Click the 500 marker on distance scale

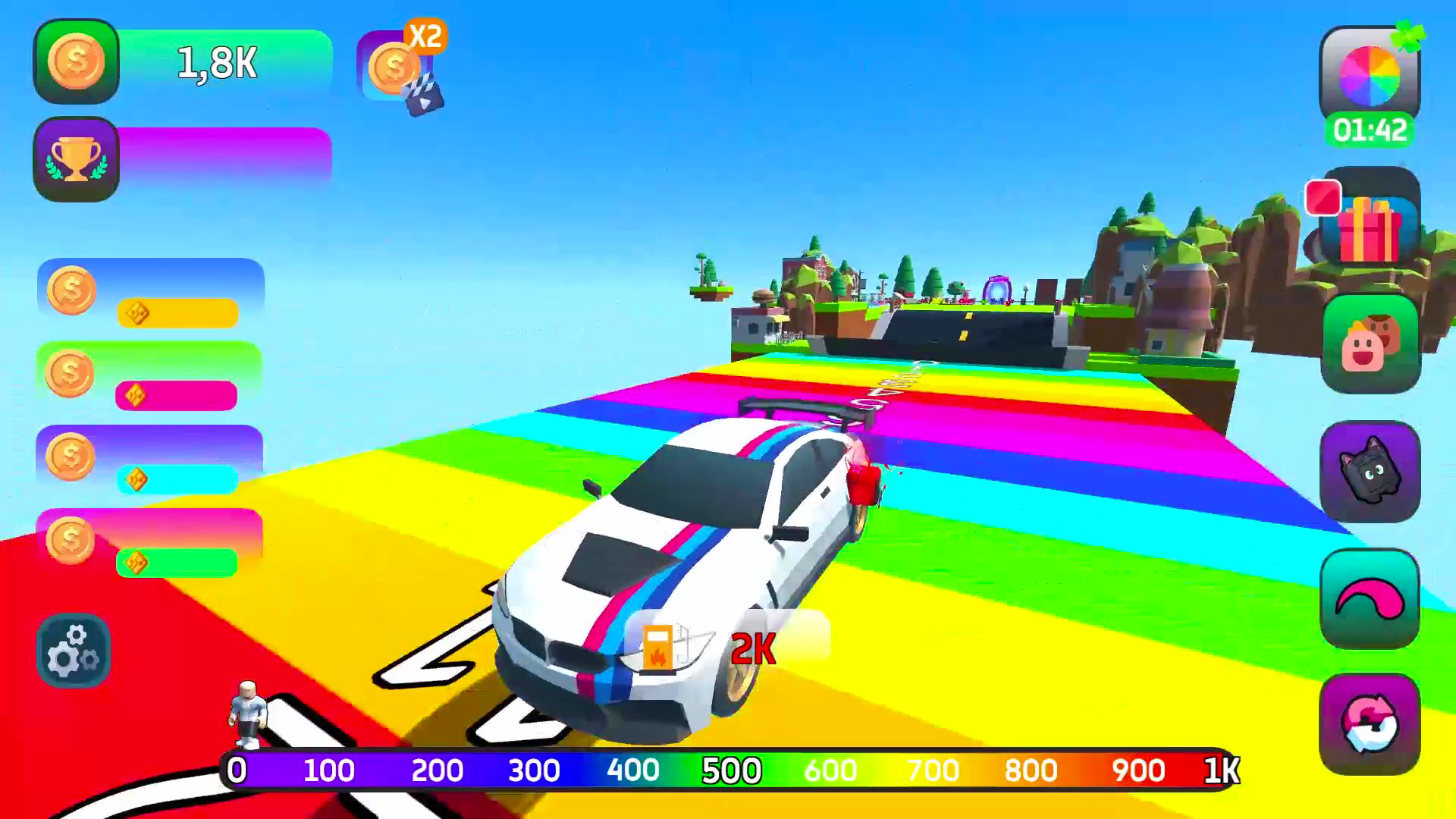[x=730, y=771]
